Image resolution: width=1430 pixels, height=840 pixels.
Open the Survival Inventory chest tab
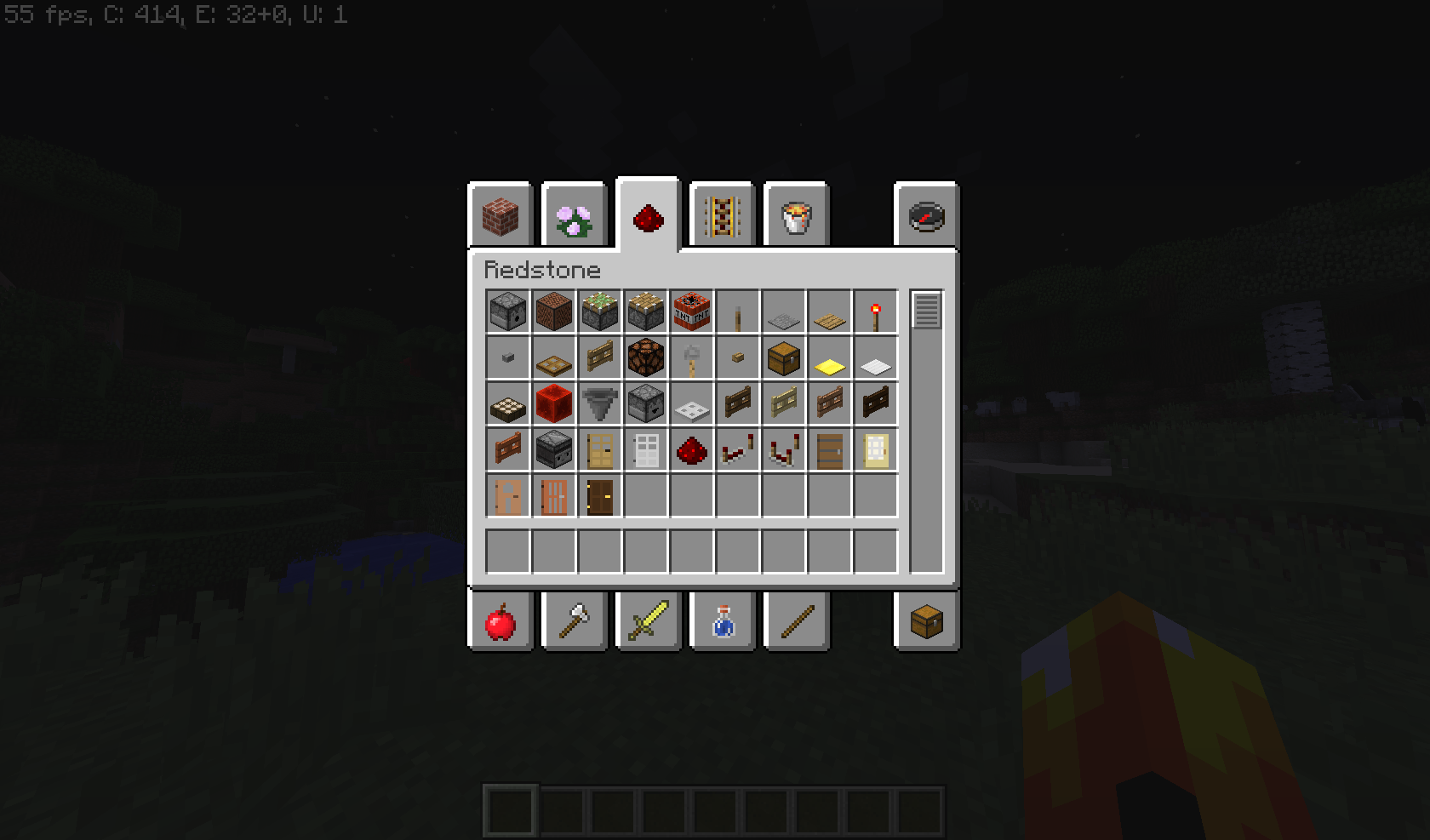click(x=928, y=621)
